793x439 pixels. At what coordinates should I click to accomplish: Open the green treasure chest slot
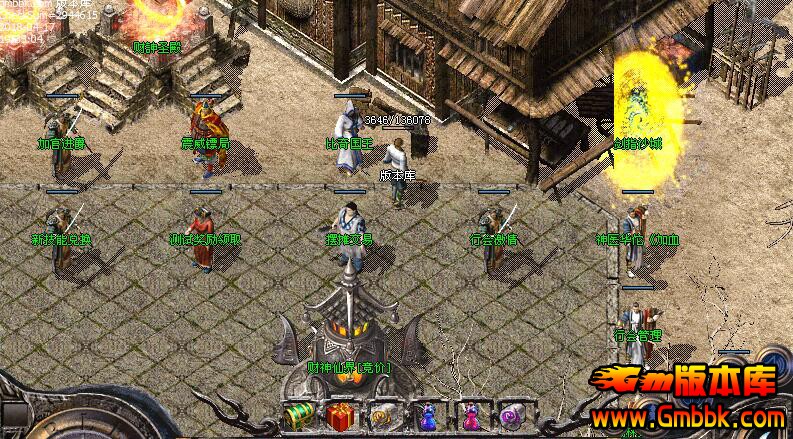click(297, 415)
